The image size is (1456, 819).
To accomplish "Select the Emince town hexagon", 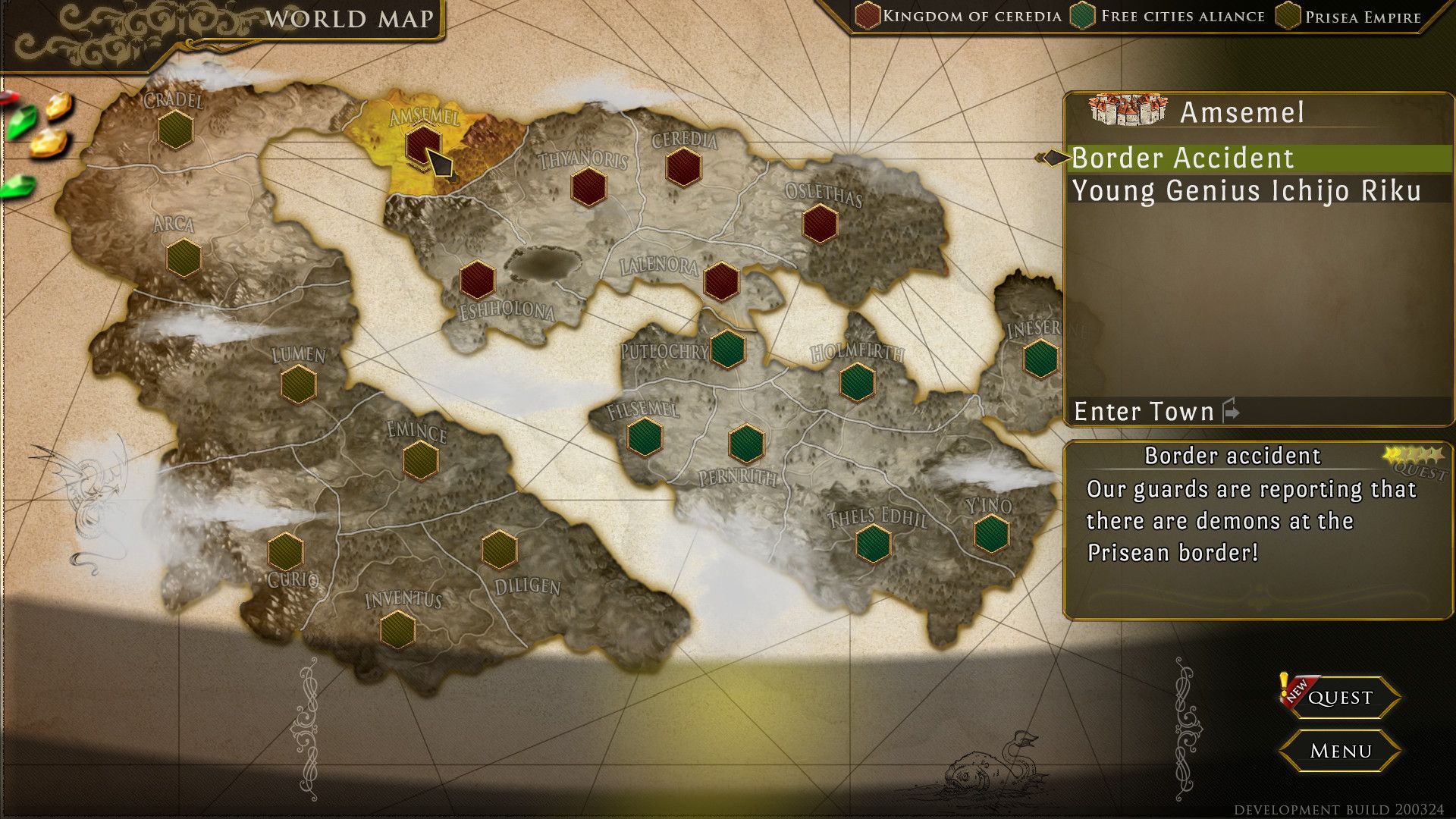I will click(x=420, y=460).
